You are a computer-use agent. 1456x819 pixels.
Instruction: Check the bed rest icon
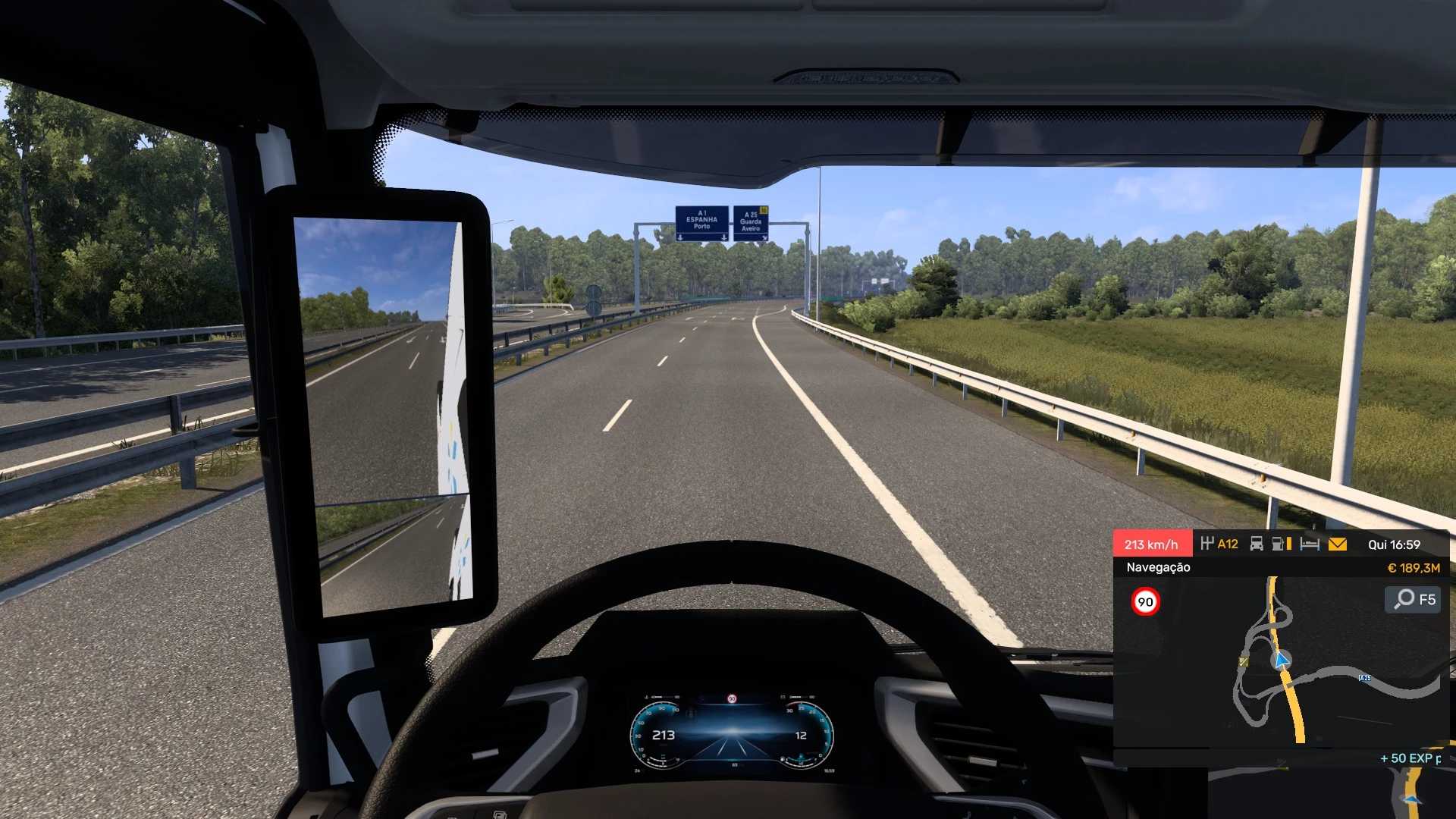[x=1310, y=544]
